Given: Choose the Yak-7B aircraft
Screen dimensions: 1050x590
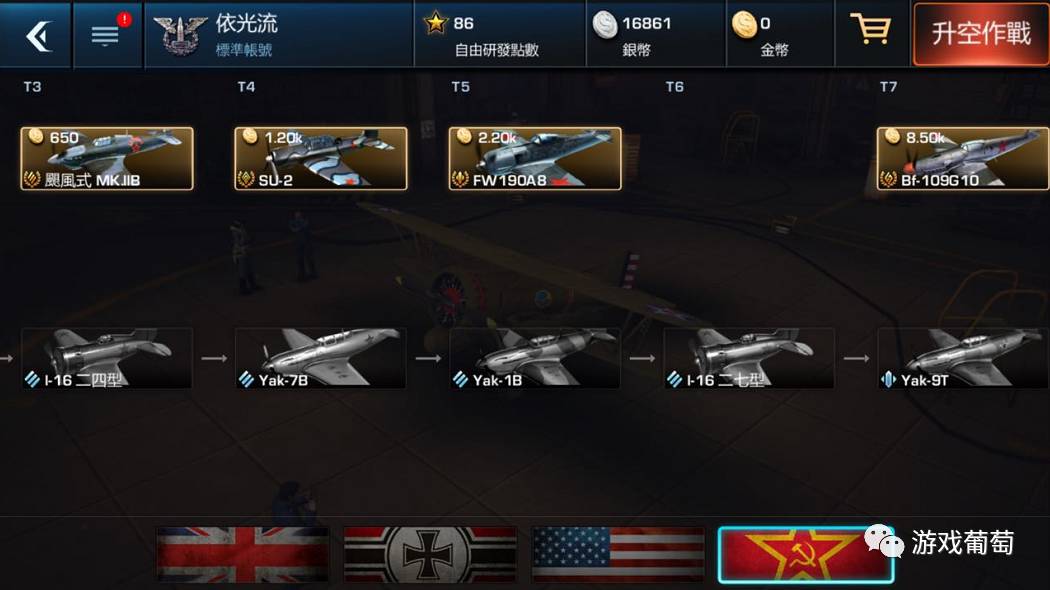Looking at the screenshot, I should point(321,358).
